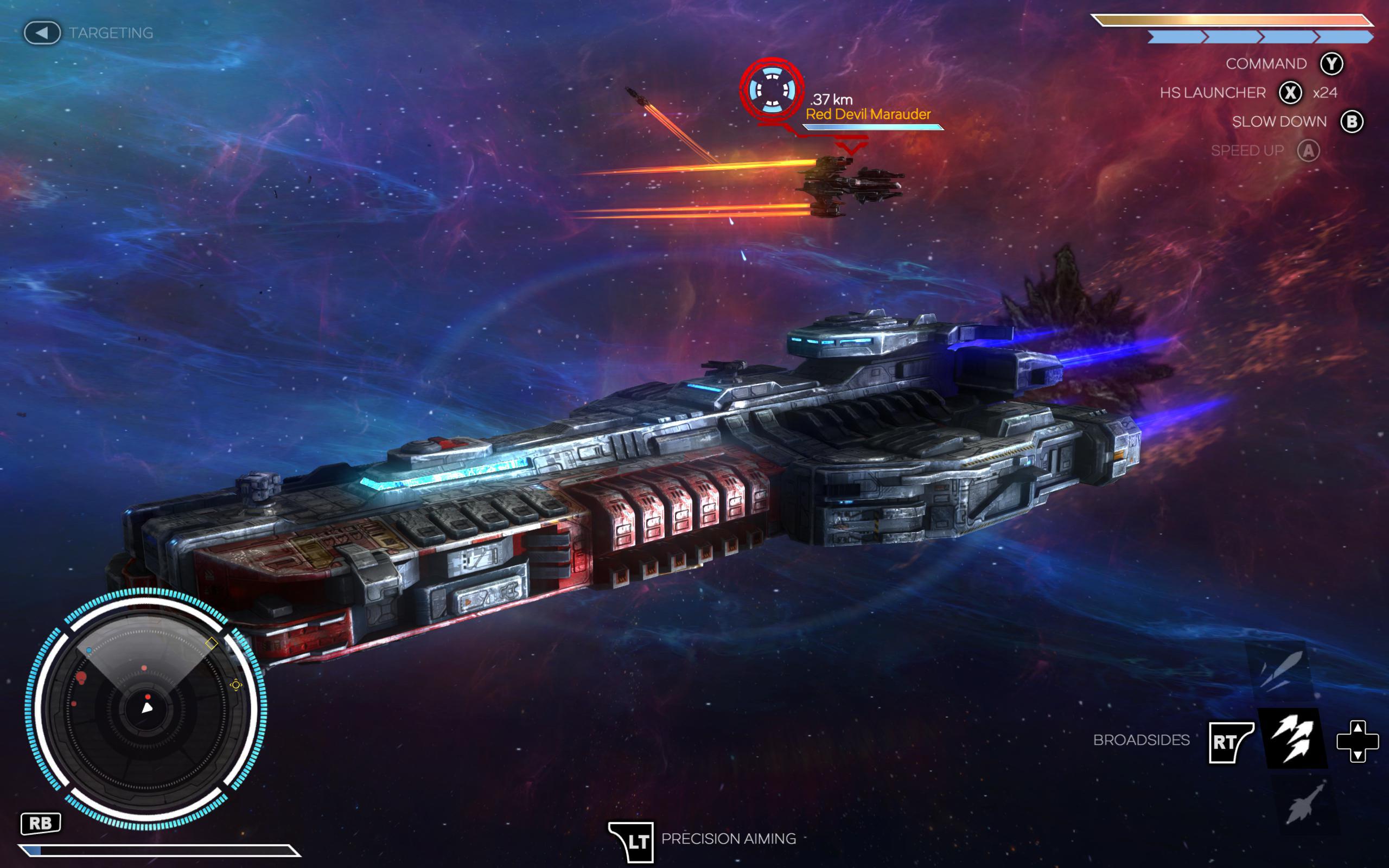Select the Red Devil Marauder name label

(866, 114)
